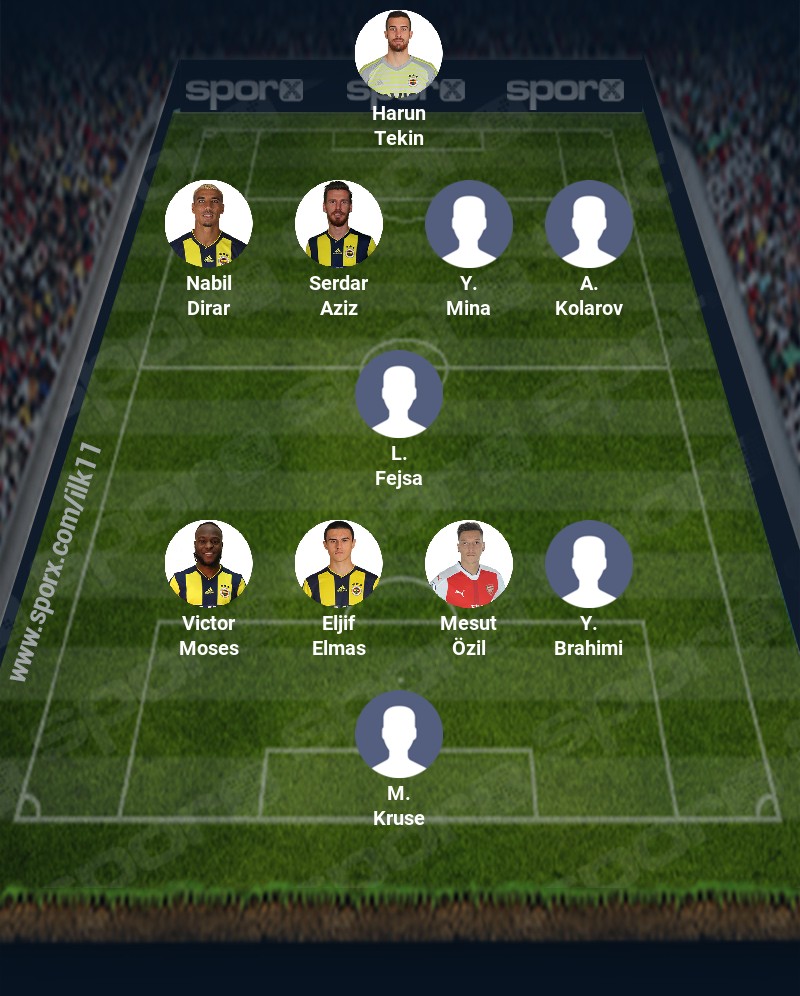Select Mesut Özil's player photo

pos(469,564)
